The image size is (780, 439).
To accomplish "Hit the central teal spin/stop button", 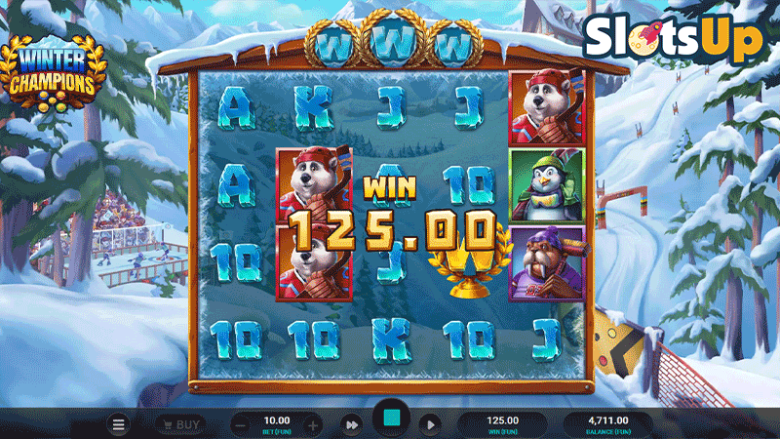I will (x=390, y=420).
